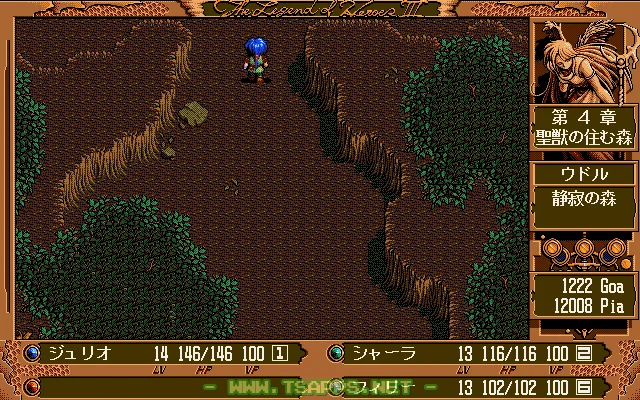Screen dimensions: 640x400
Task: Click the blue gem beside ジュリオ
Action: point(31,352)
